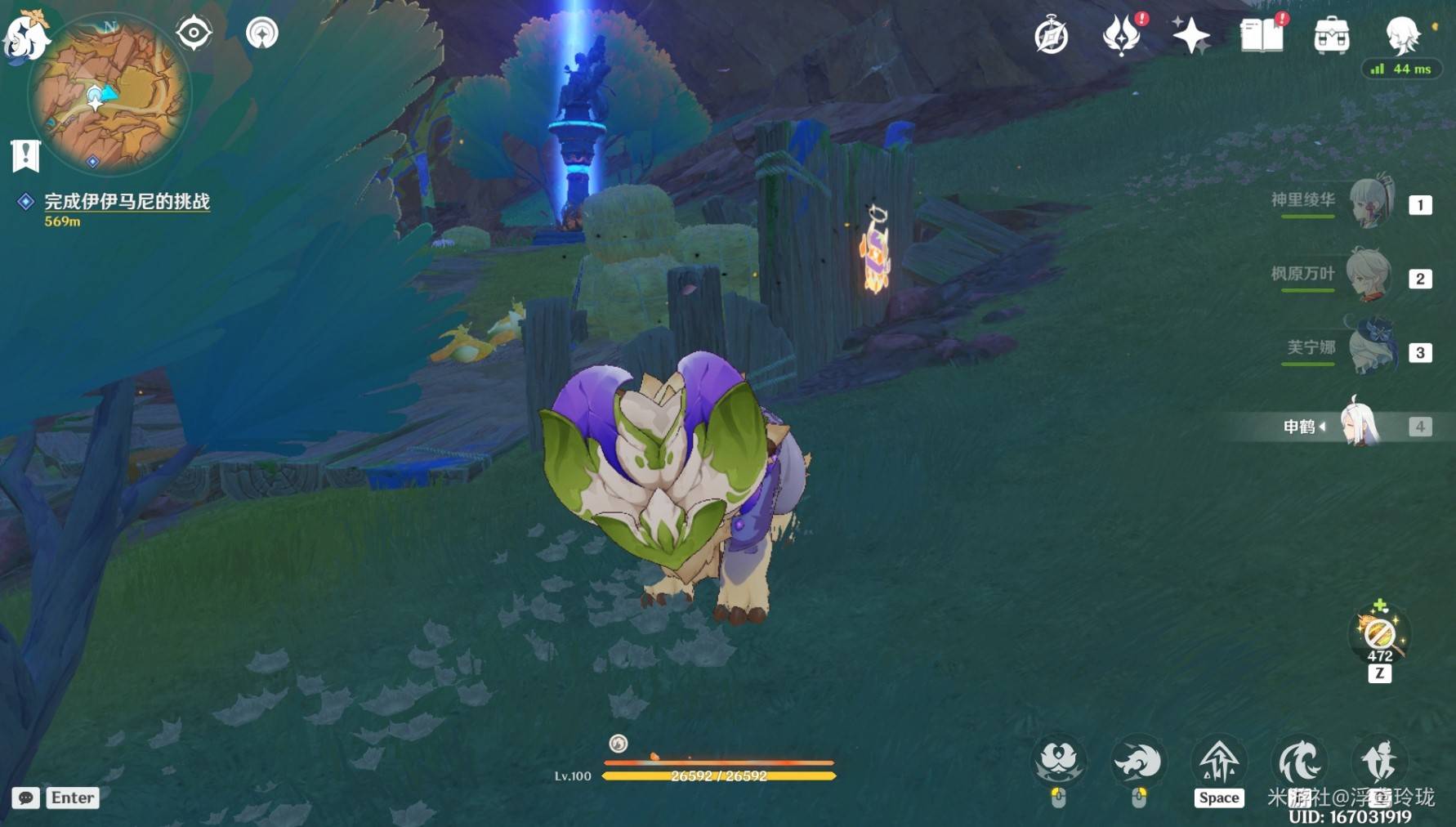Select the tracked quest 完成伊伊马尼的挑战

127,202
